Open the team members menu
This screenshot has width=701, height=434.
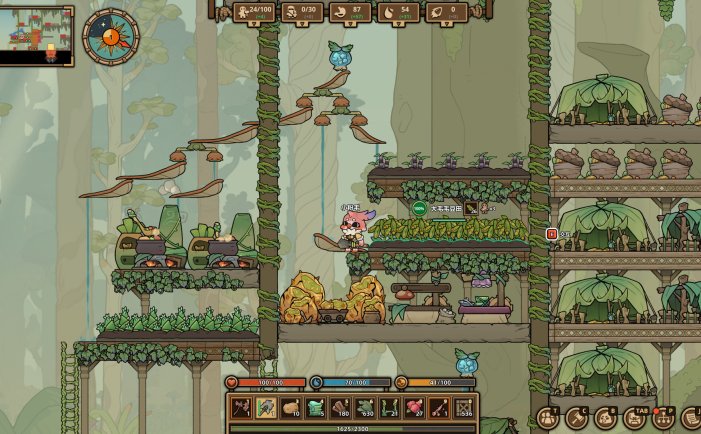pos(548,418)
